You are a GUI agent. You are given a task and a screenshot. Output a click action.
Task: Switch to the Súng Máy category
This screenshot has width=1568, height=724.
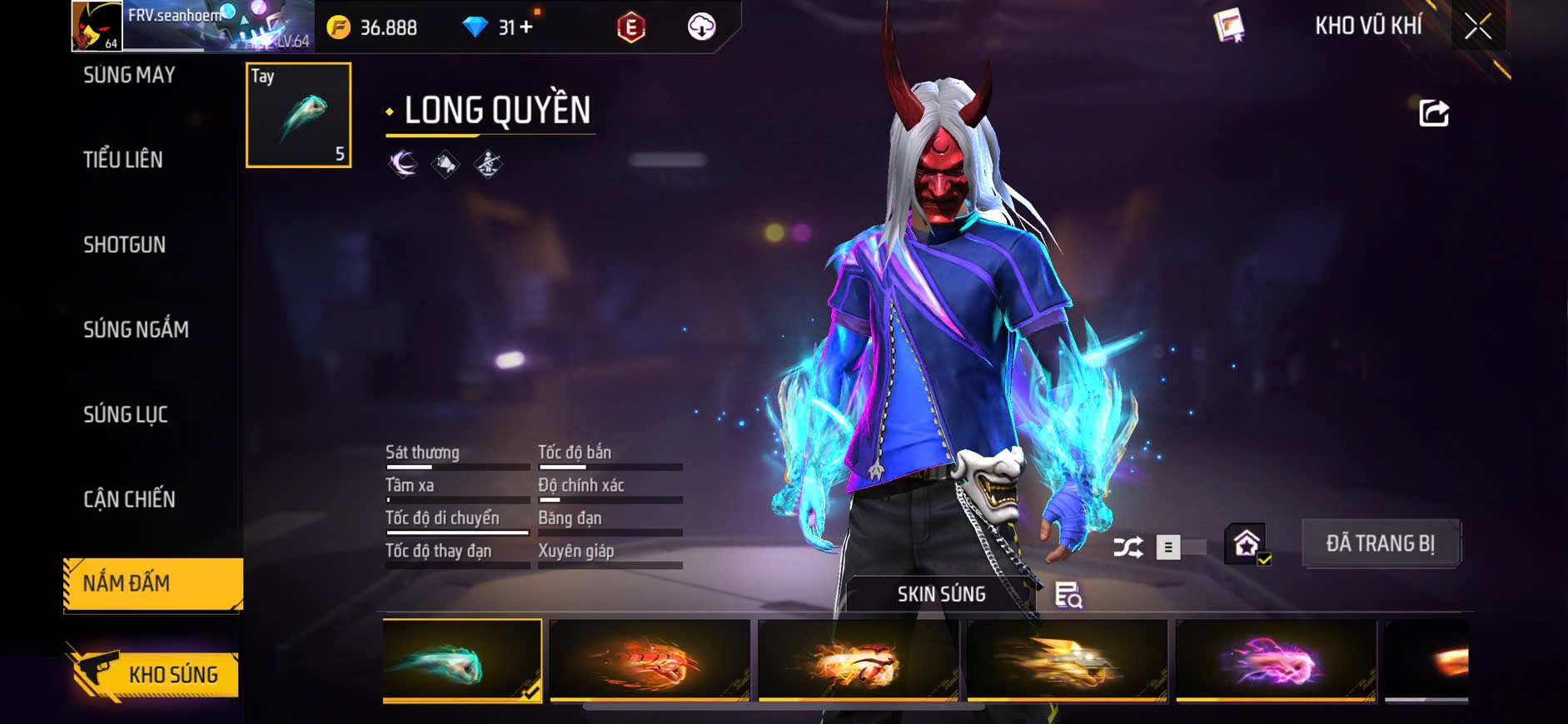click(129, 76)
